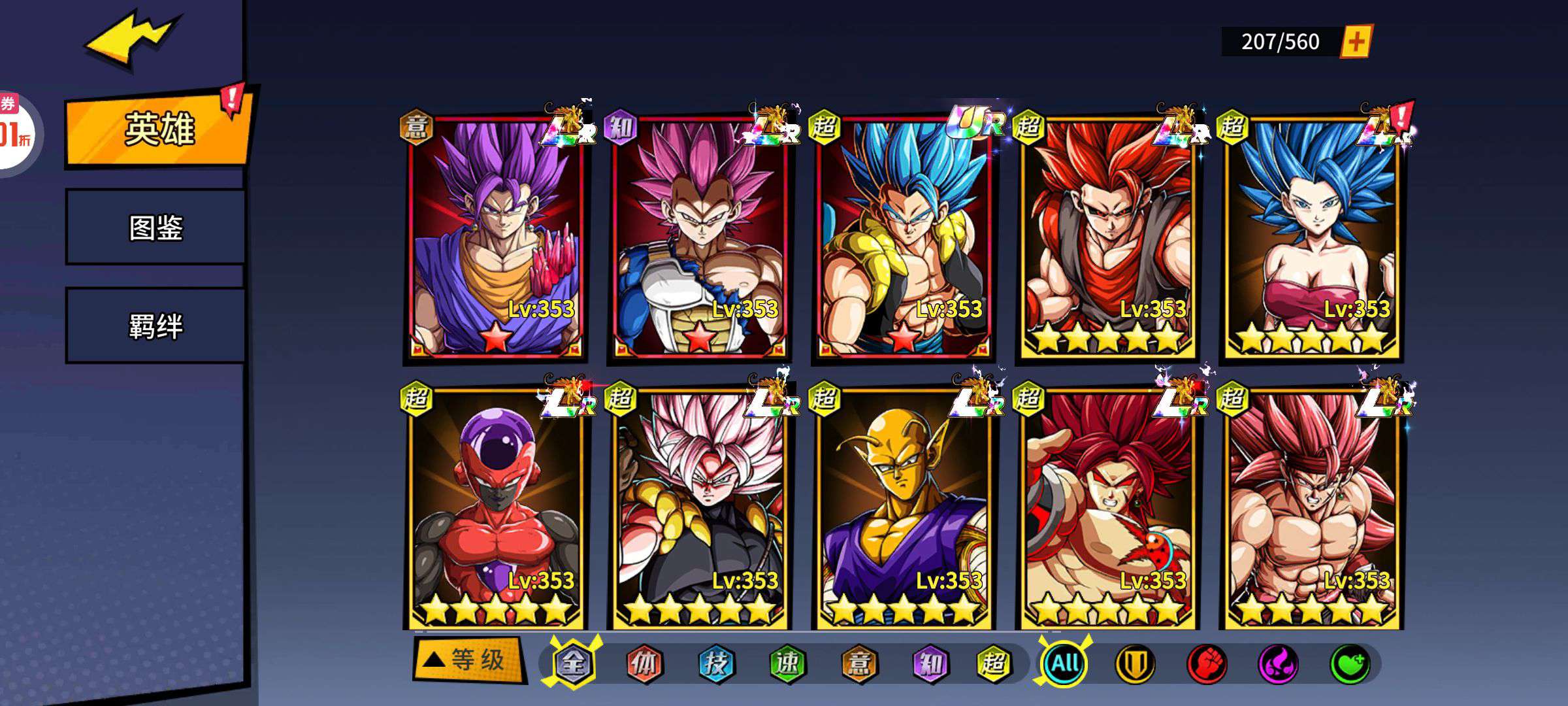
Task: Filter by the yellow shield role icon
Action: click(x=1134, y=664)
